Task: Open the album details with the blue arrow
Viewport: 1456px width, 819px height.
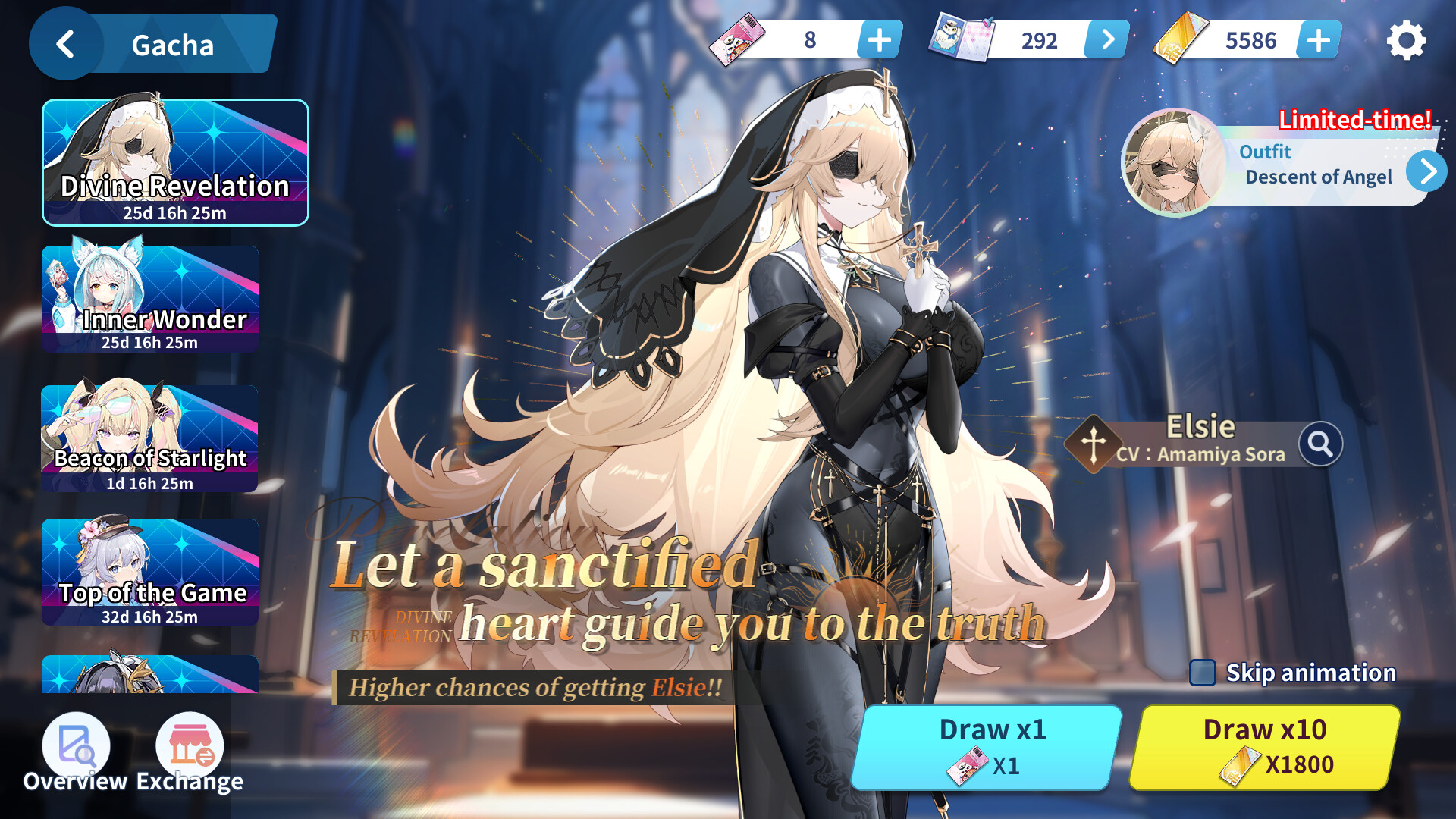Action: (x=1106, y=39)
